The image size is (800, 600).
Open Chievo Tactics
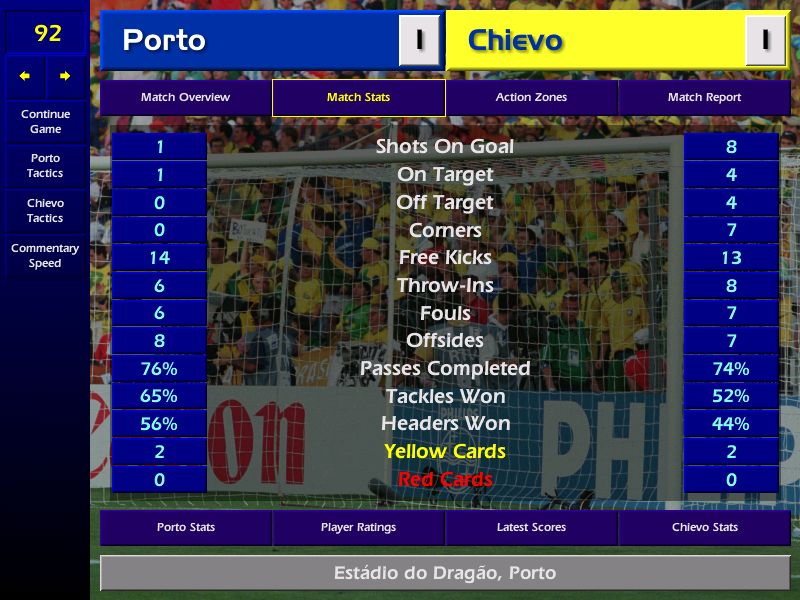45,210
